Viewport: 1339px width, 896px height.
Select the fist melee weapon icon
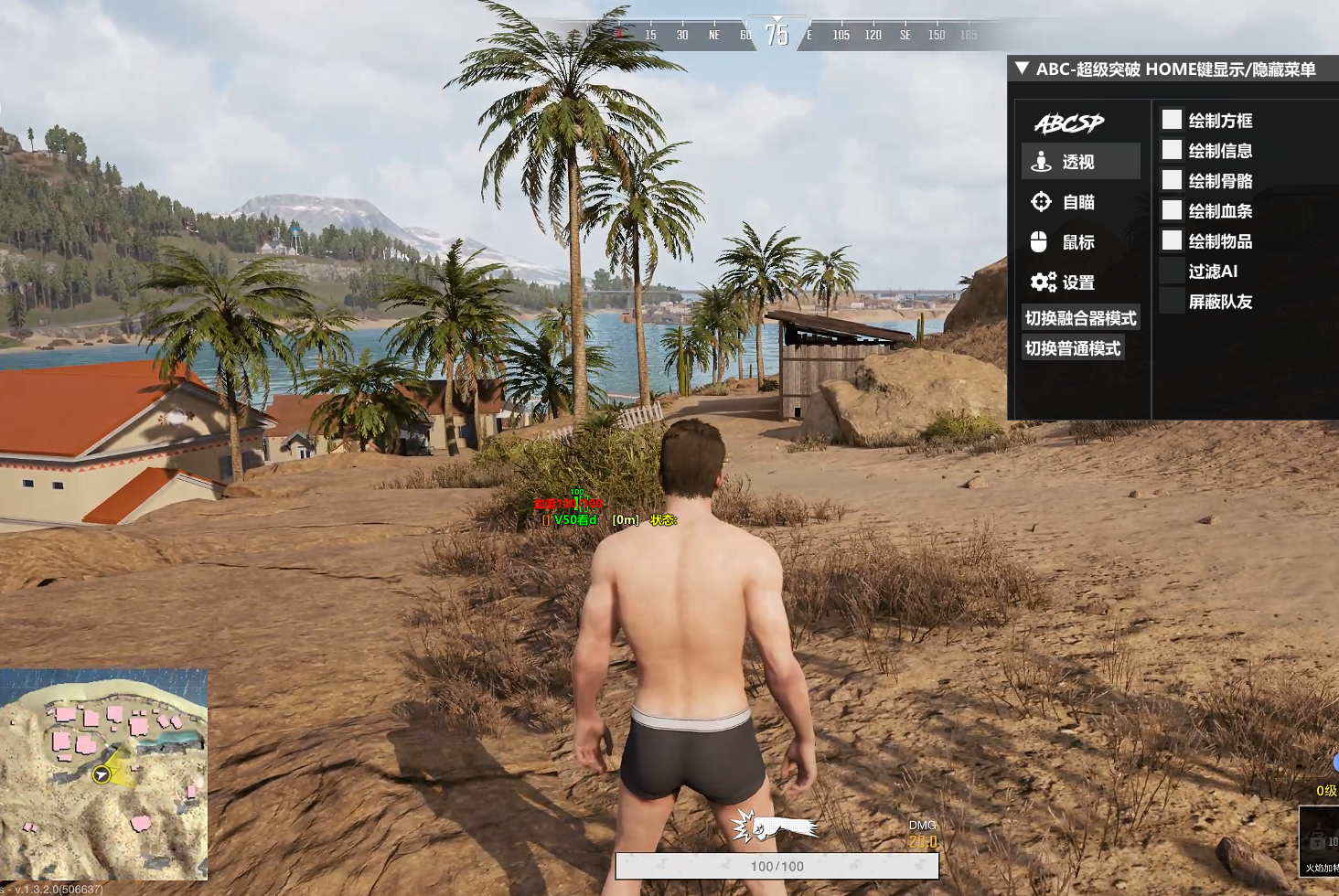pos(775,827)
